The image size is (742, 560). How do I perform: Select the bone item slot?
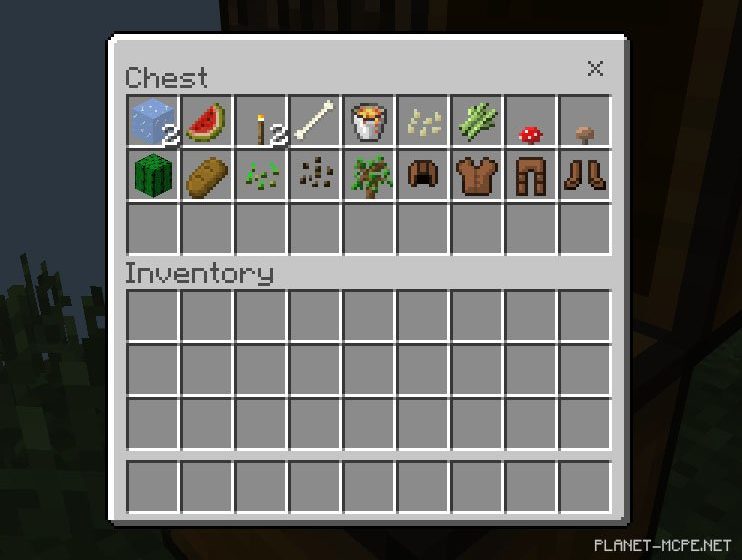tap(315, 122)
